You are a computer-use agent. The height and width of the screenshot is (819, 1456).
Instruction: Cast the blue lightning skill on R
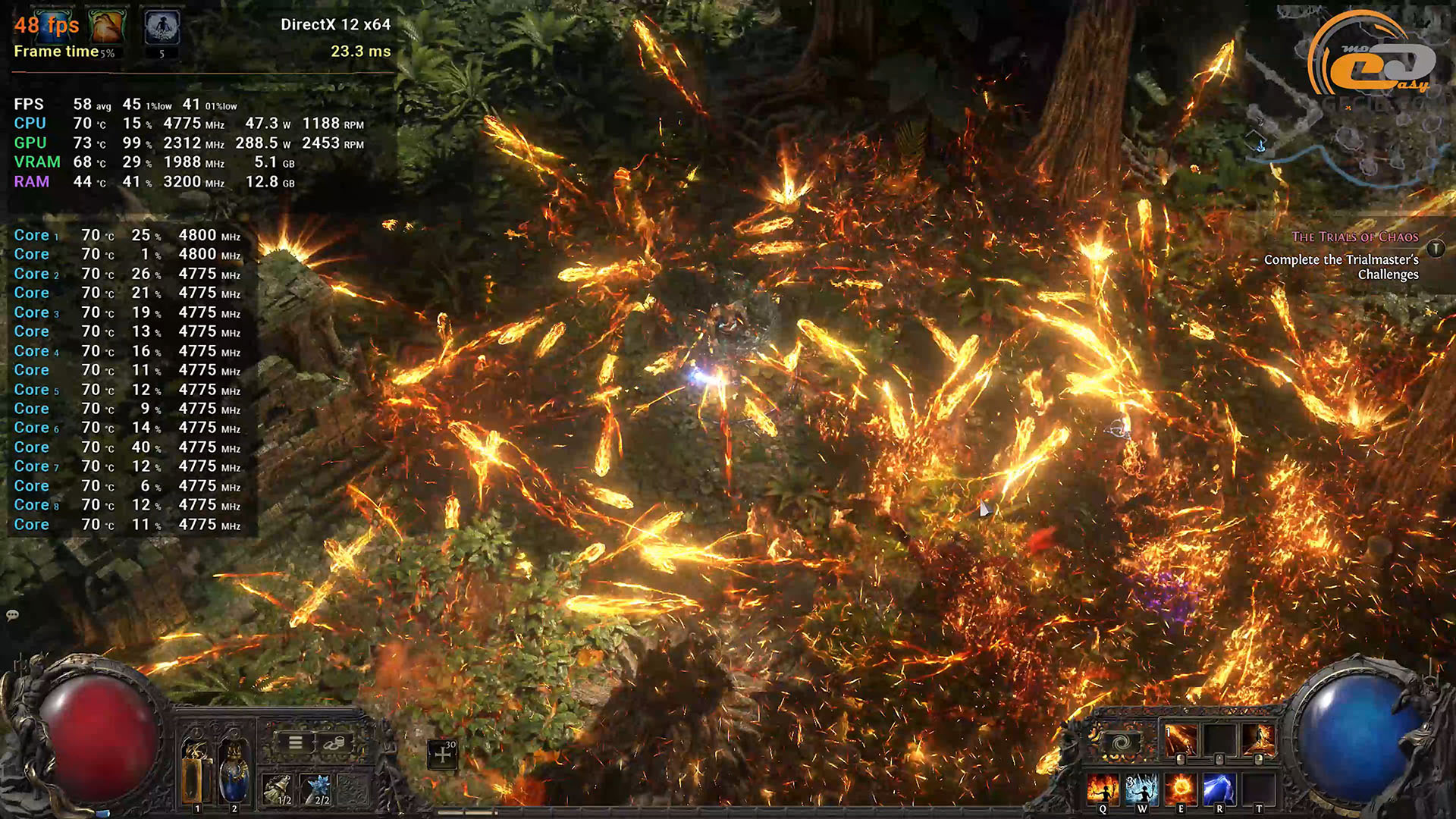coord(1219,790)
